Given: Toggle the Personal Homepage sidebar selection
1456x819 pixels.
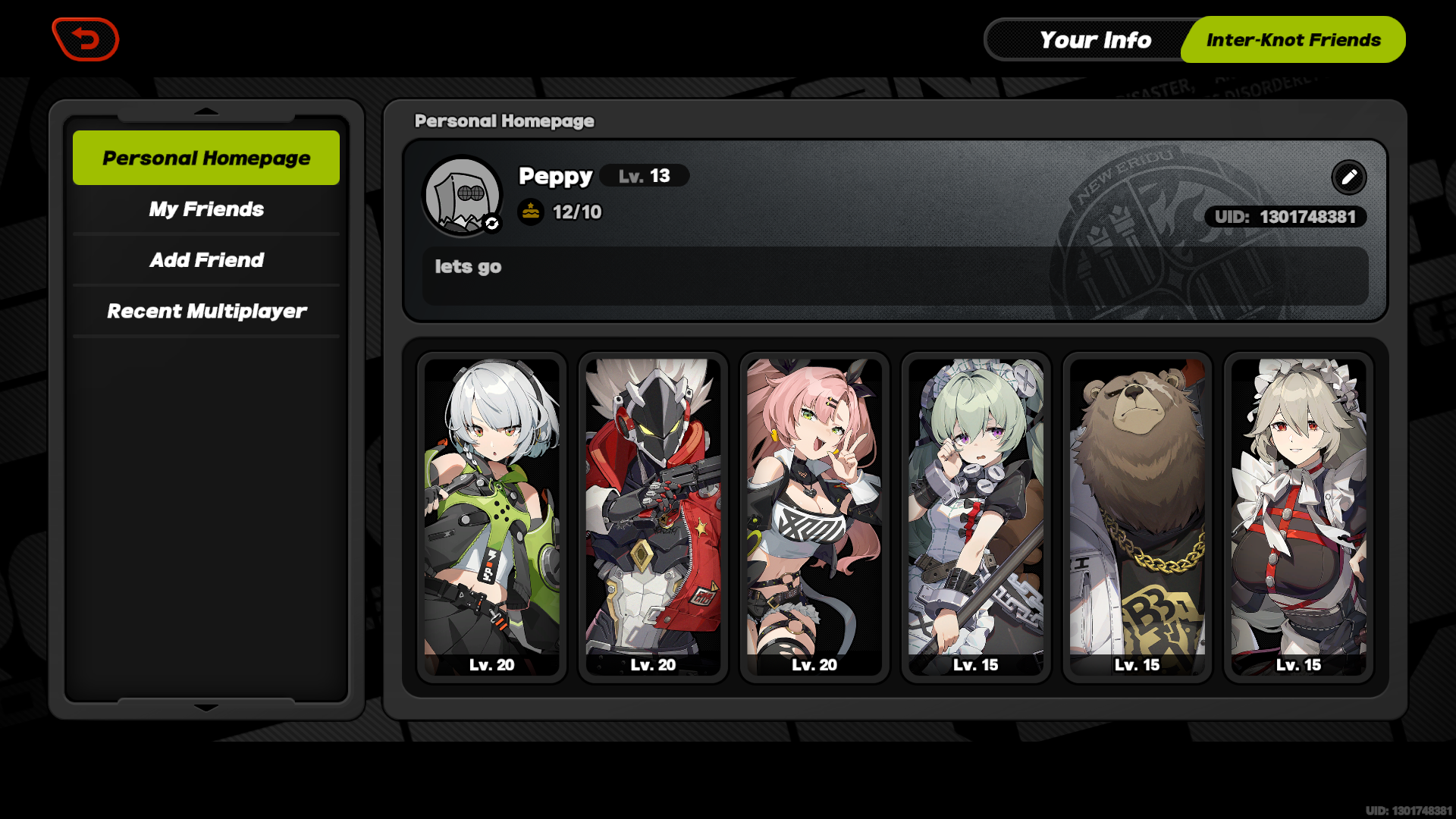Looking at the screenshot, I should click(206, 158).
